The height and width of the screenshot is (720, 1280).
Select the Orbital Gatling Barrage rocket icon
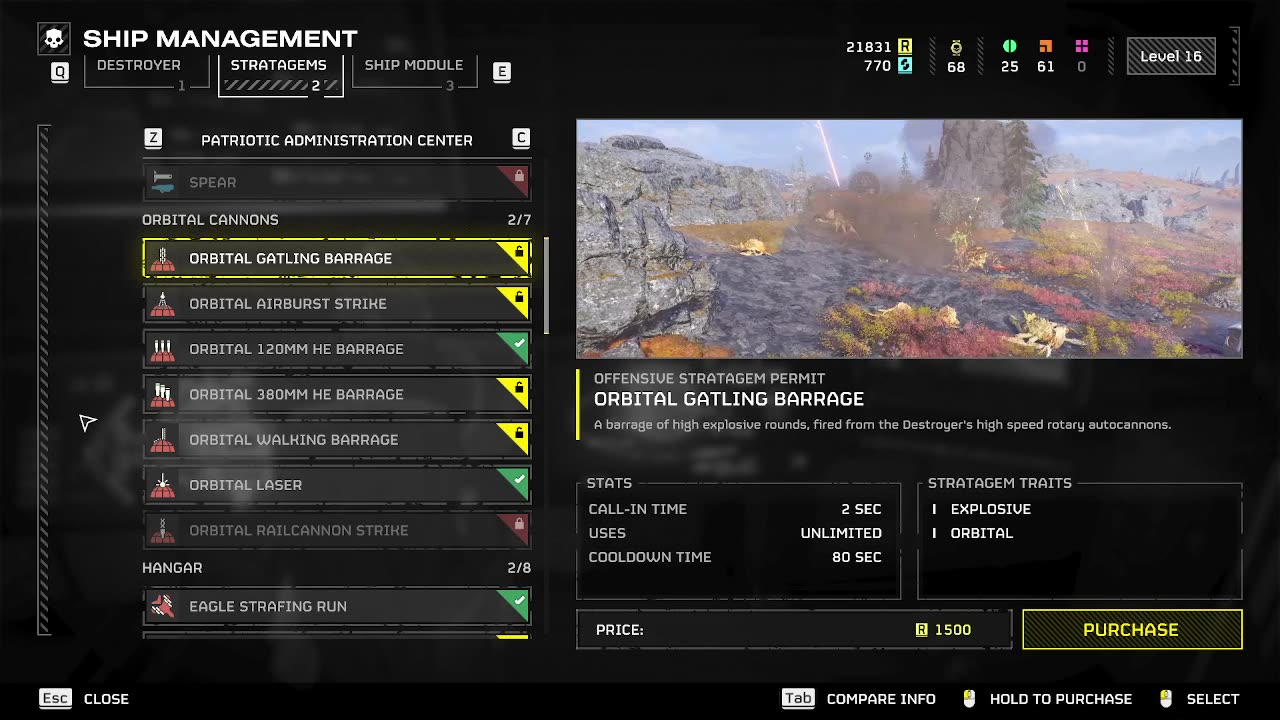tap(164, 258)
